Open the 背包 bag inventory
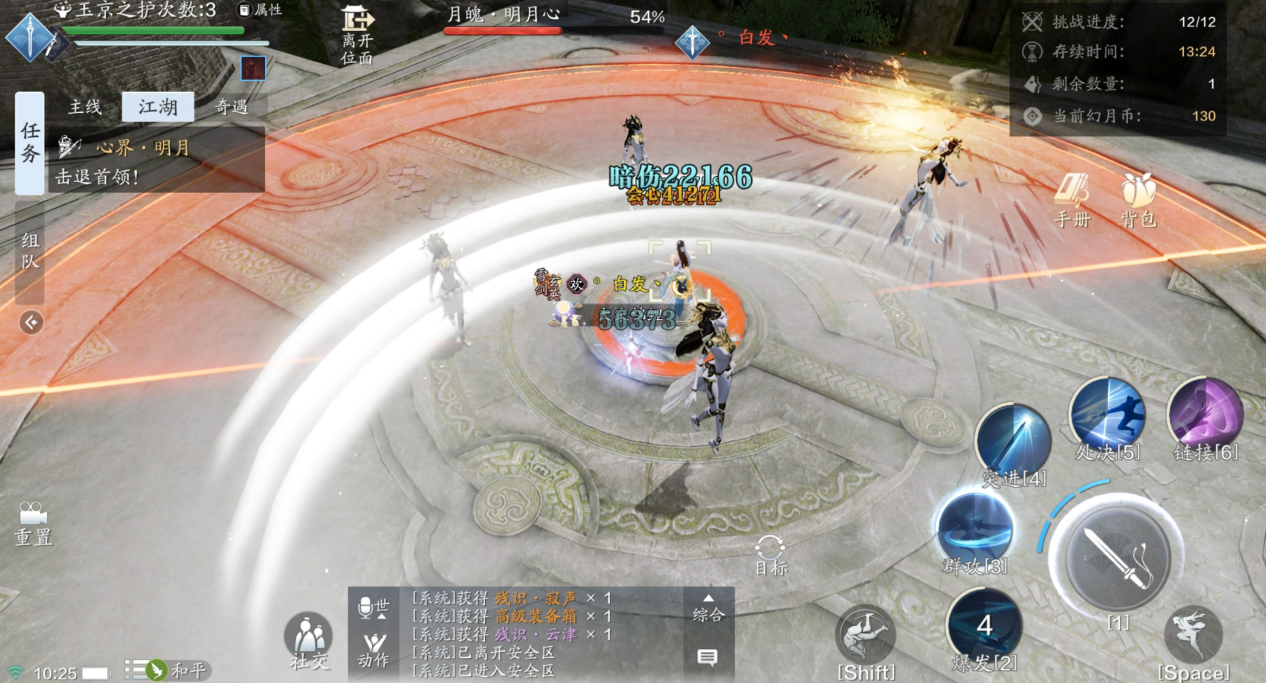This screenshot has width=1266, height=683. [1138, 198]
